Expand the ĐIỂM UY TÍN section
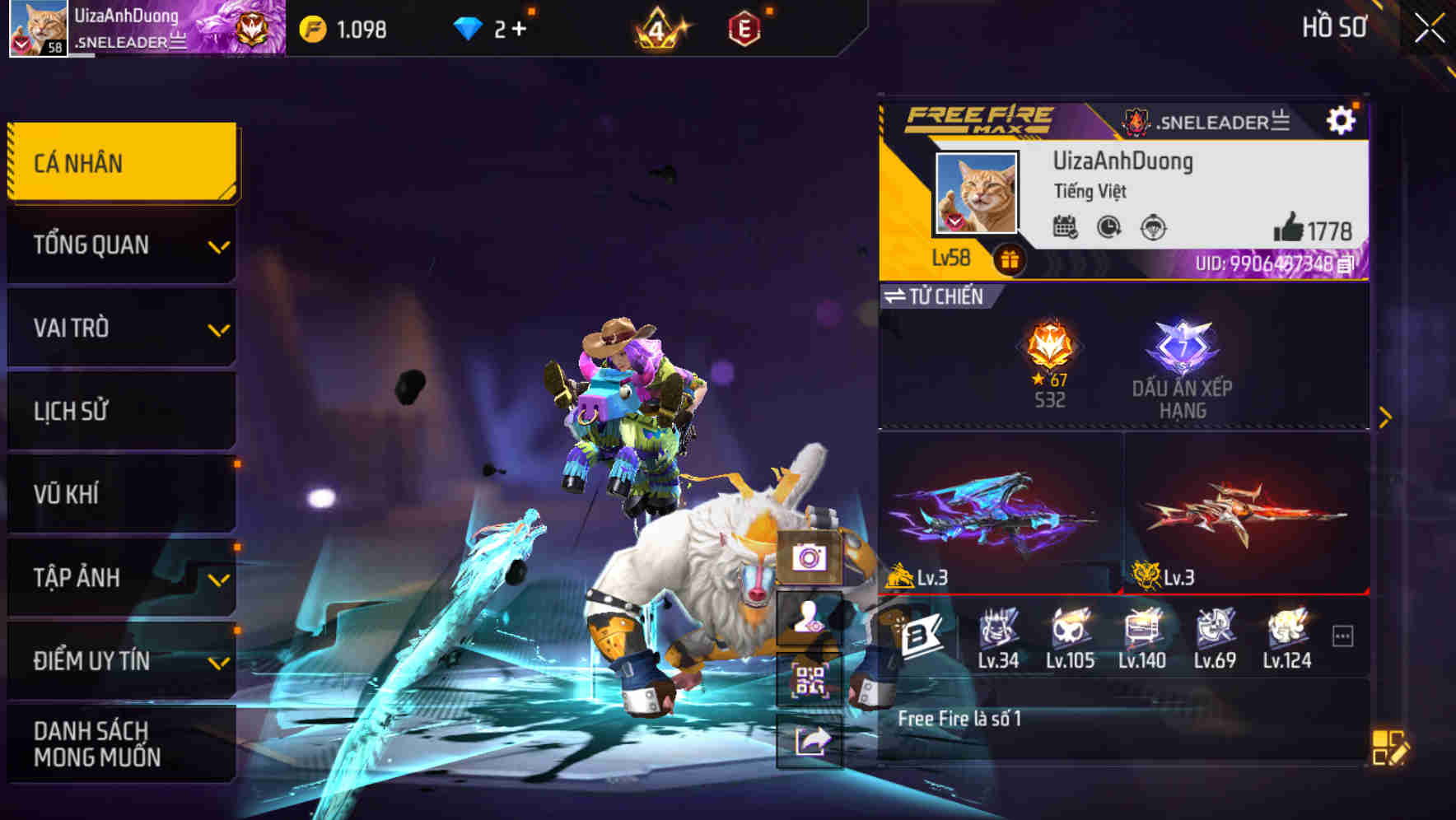This screenshot has height=820, width=1456. point(121,659)
